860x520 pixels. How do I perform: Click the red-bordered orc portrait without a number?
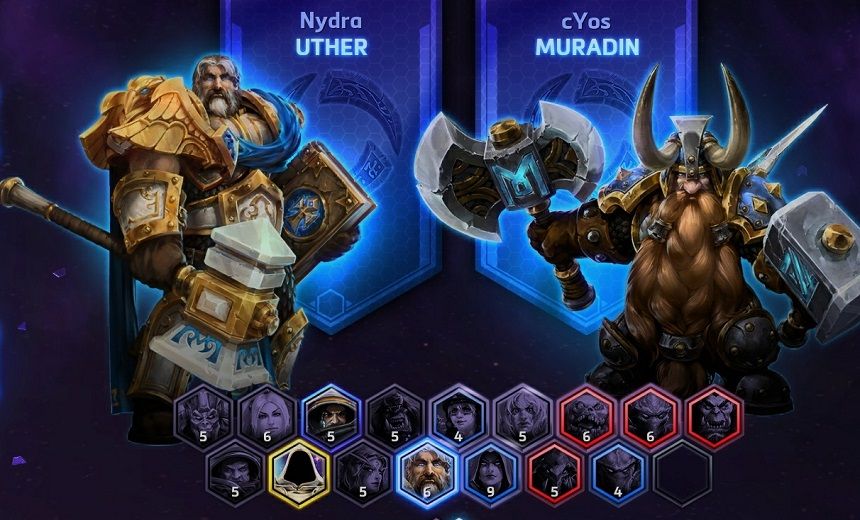(714, 414)
